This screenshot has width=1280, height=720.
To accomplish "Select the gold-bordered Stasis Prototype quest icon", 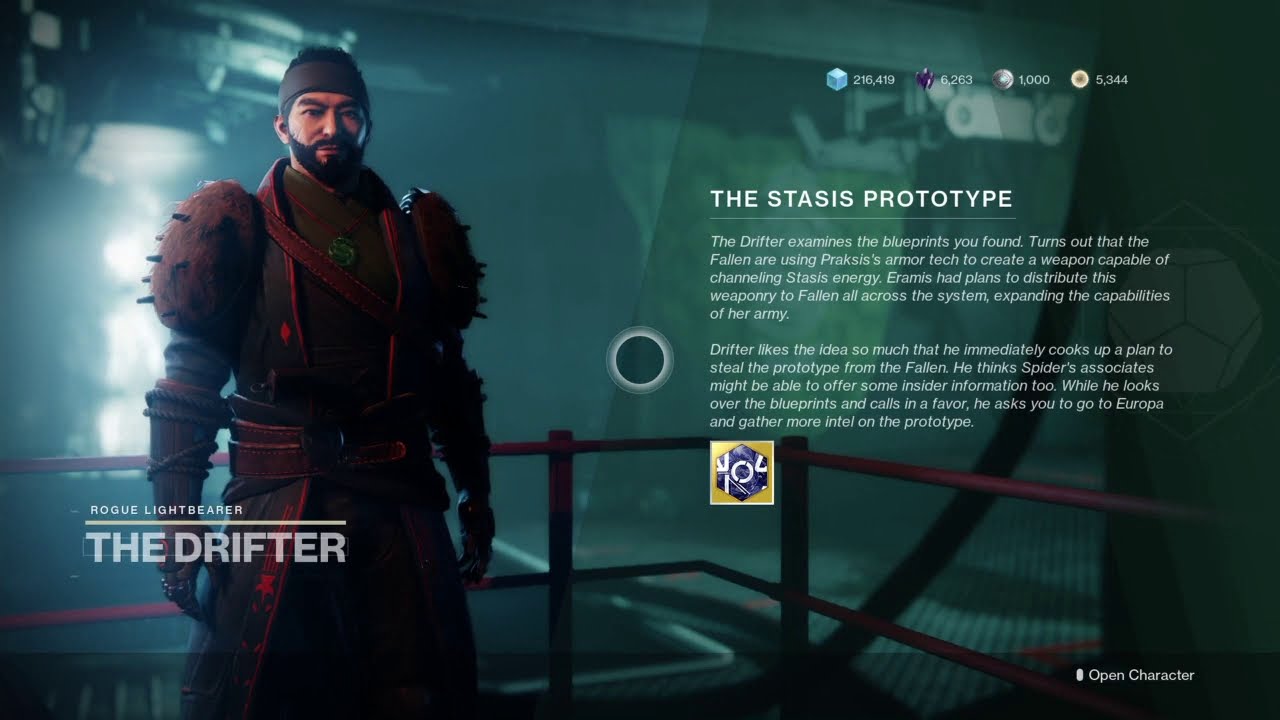I will pyautogui.click(x=741, y=472).
